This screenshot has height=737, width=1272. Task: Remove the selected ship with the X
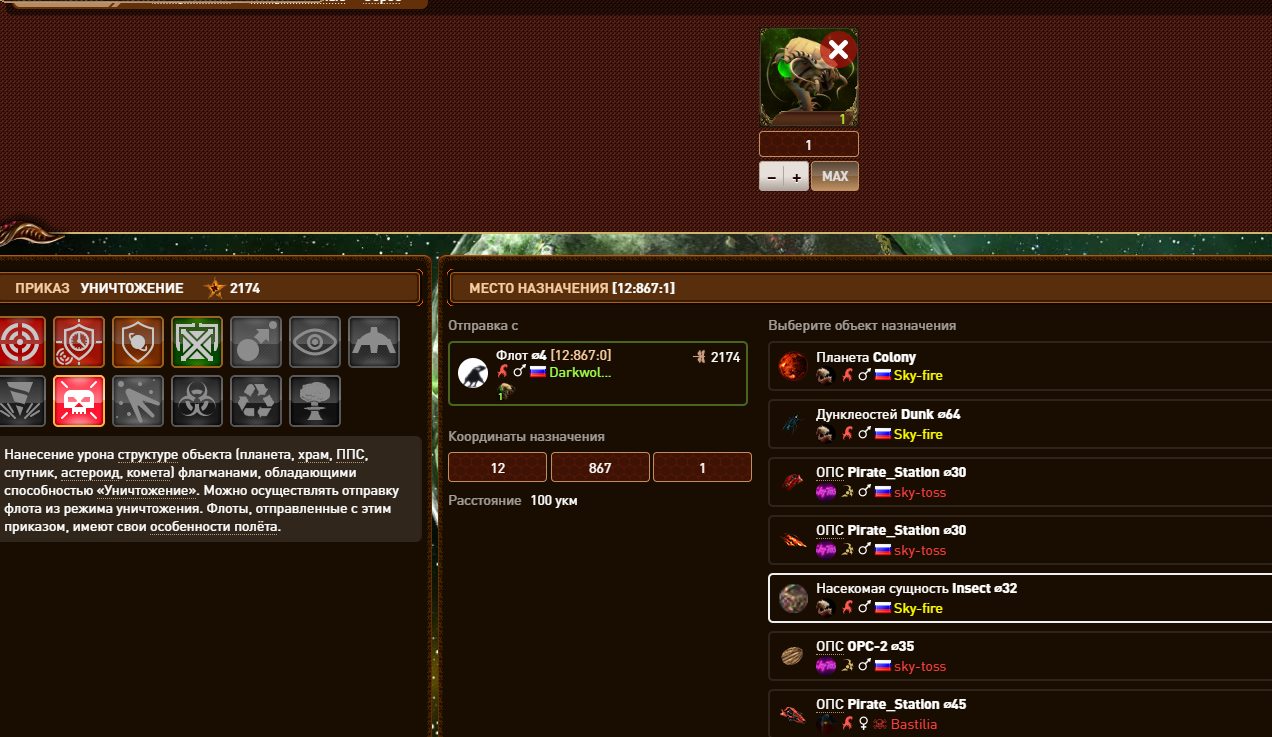click(x=838, y=49)
